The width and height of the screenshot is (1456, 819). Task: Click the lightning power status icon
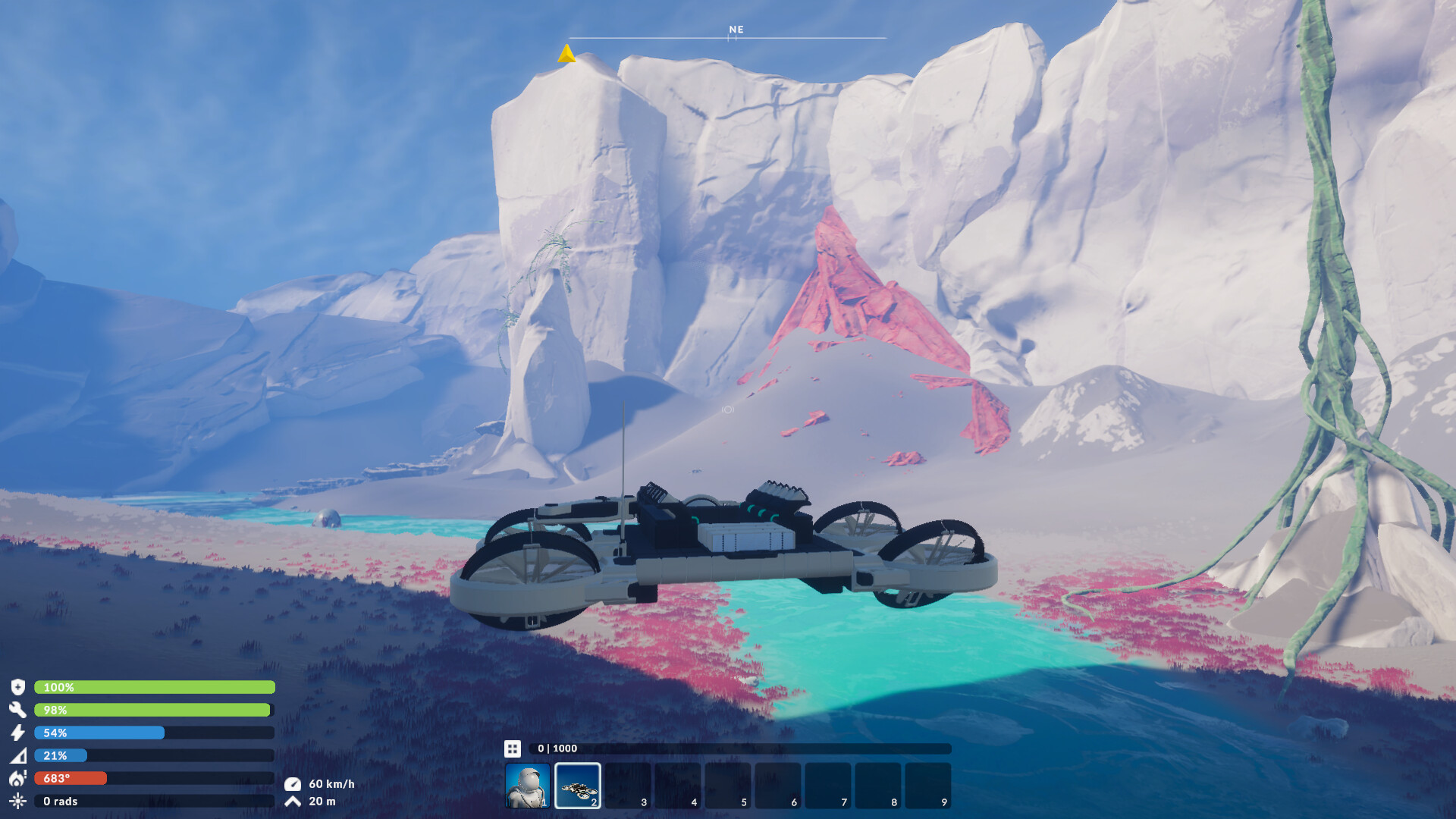pos(20,733)
